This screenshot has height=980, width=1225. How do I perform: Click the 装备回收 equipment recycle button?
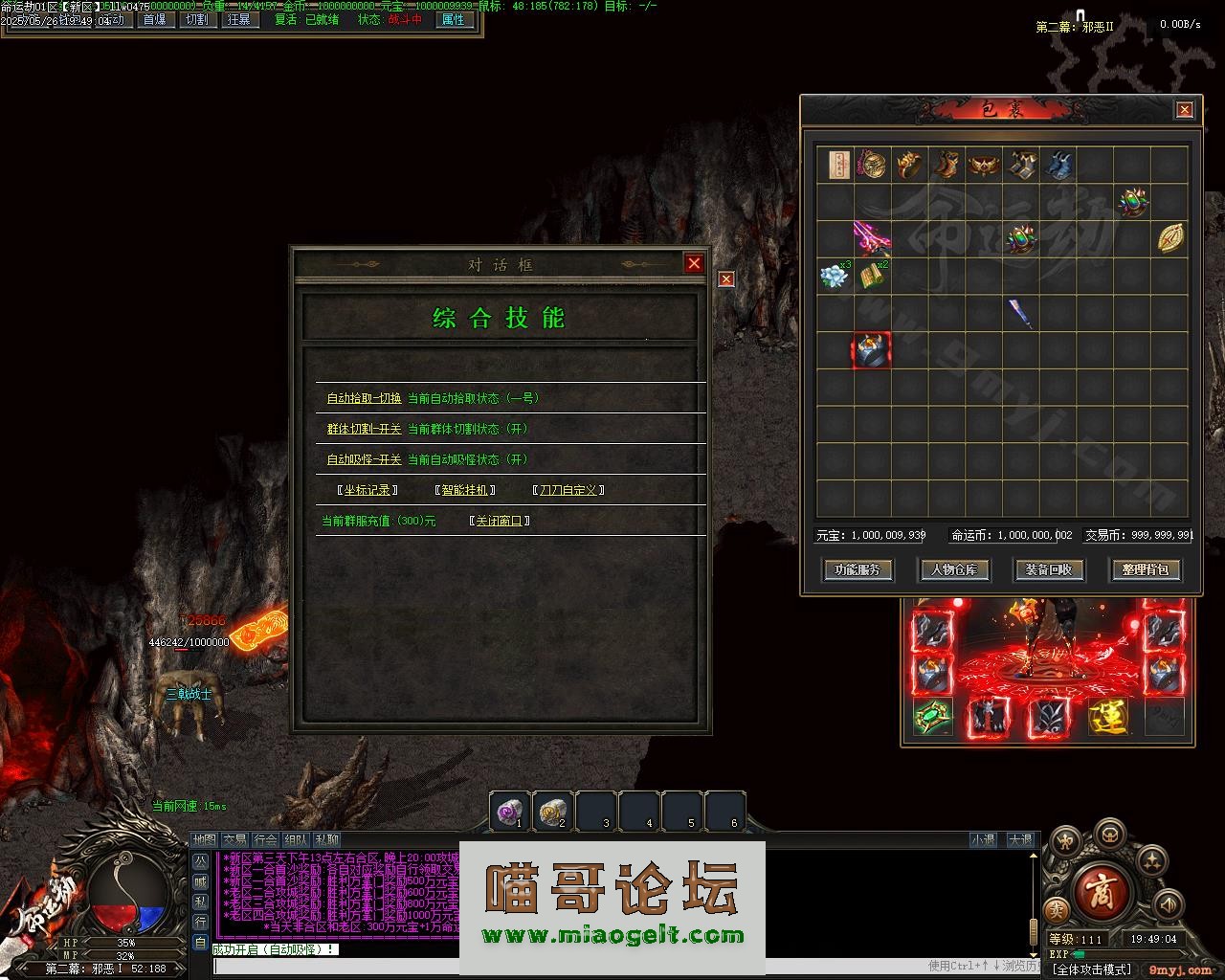click(x=1049, y=569)
